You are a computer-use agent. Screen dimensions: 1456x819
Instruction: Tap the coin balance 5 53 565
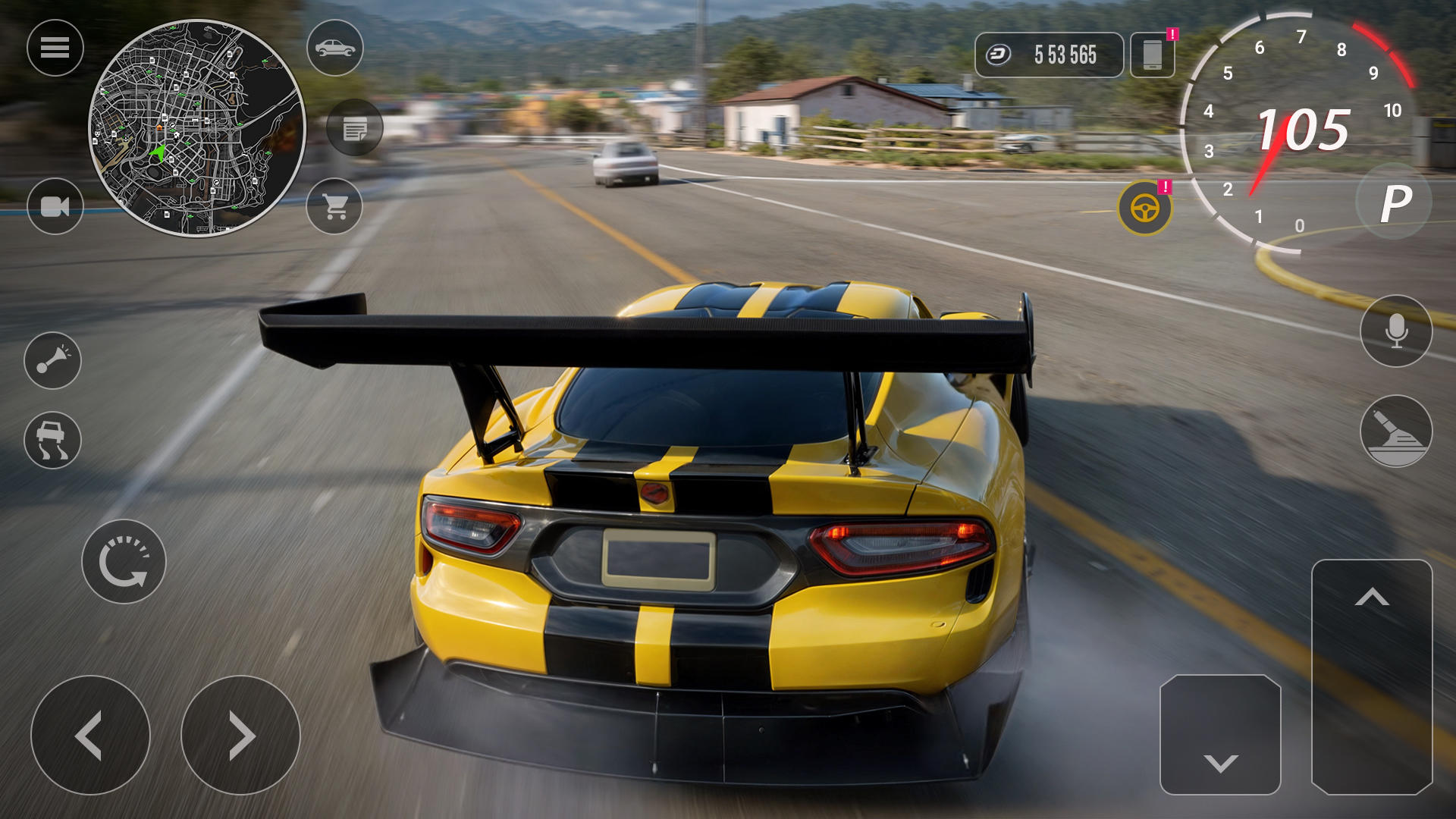[1049, 55]
